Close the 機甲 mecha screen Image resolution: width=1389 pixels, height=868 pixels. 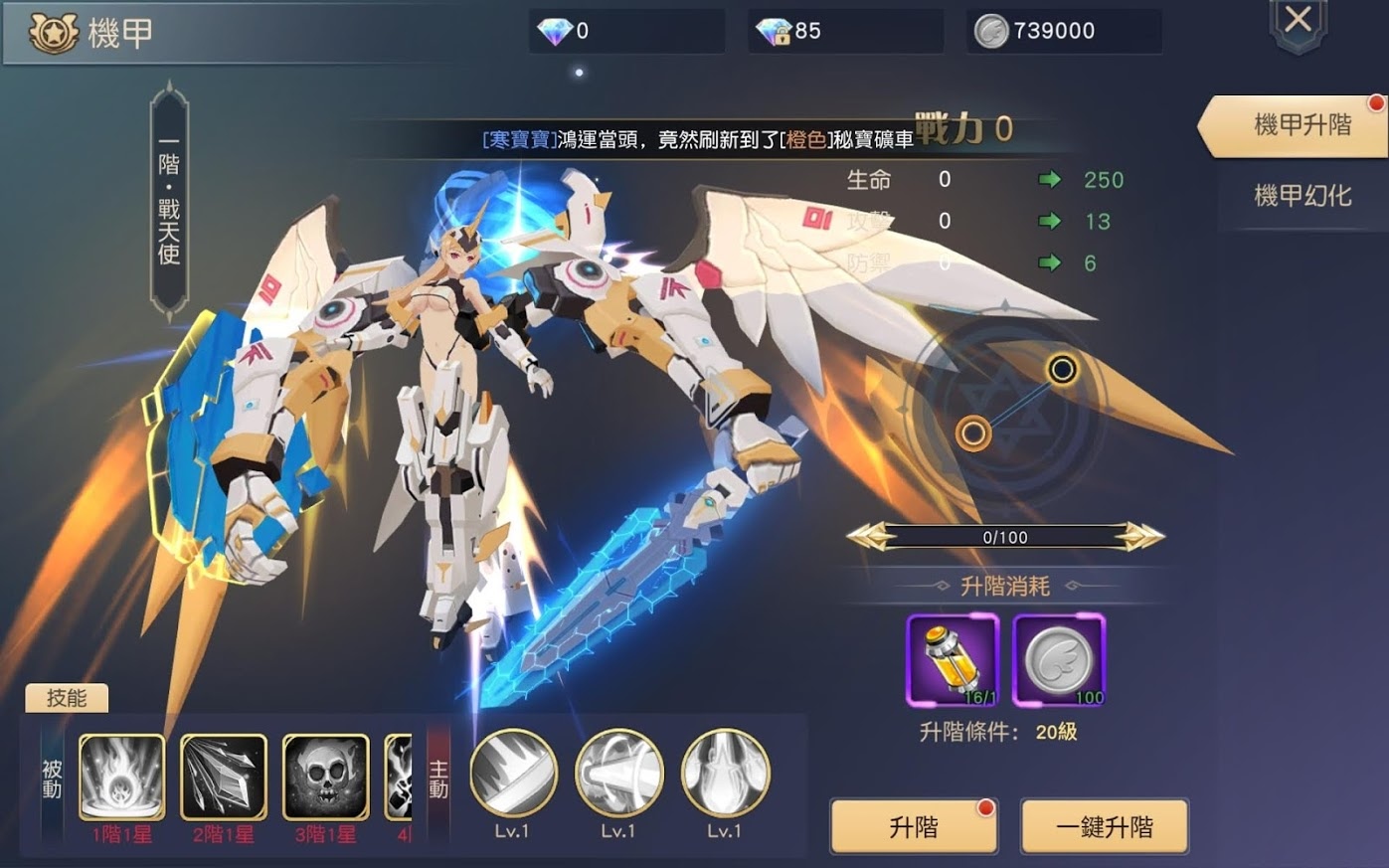click(x=1298, y=22)
